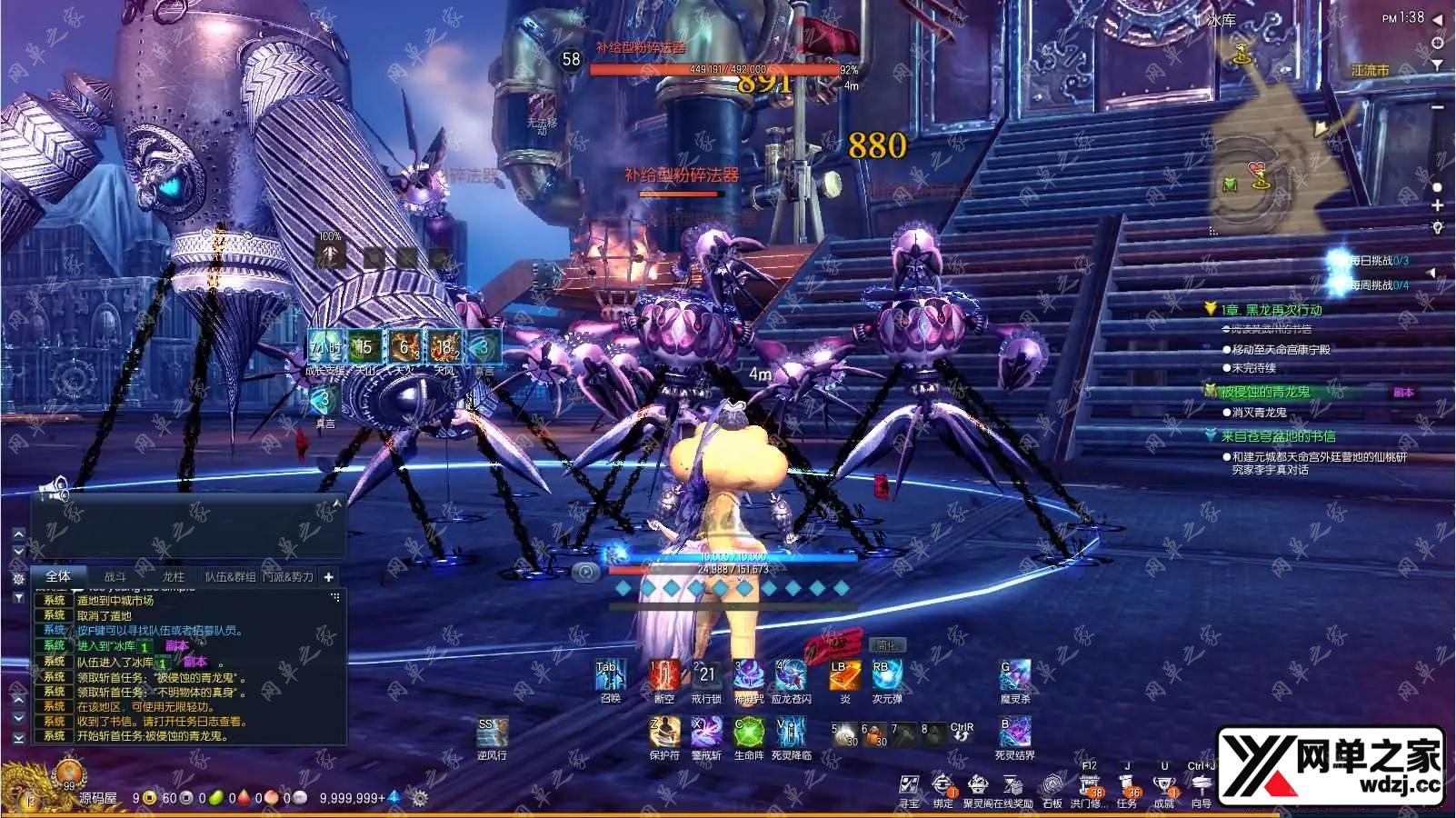
Task: Trigger the 炎 flame skill
Action: 844,677
